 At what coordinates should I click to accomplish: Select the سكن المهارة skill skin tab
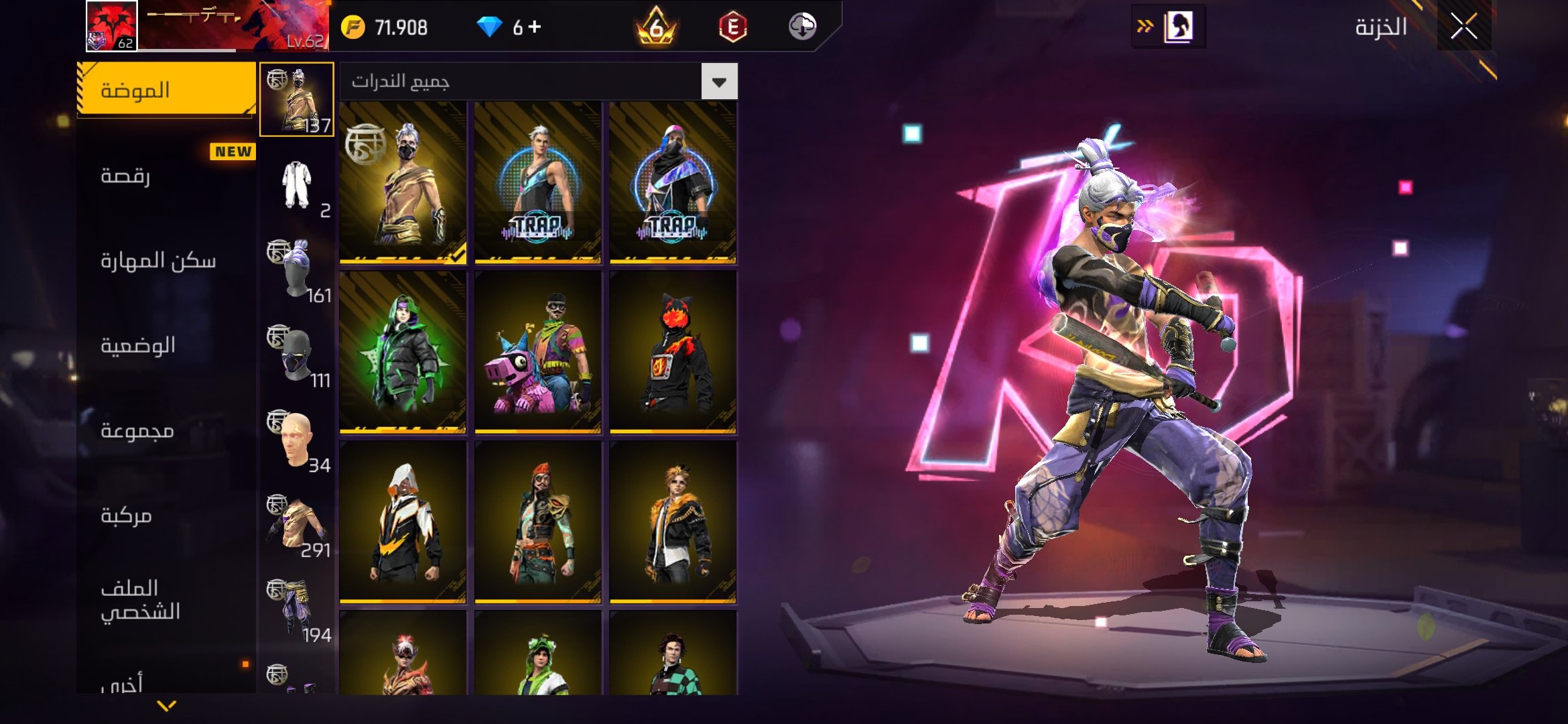tap(166, 261)
